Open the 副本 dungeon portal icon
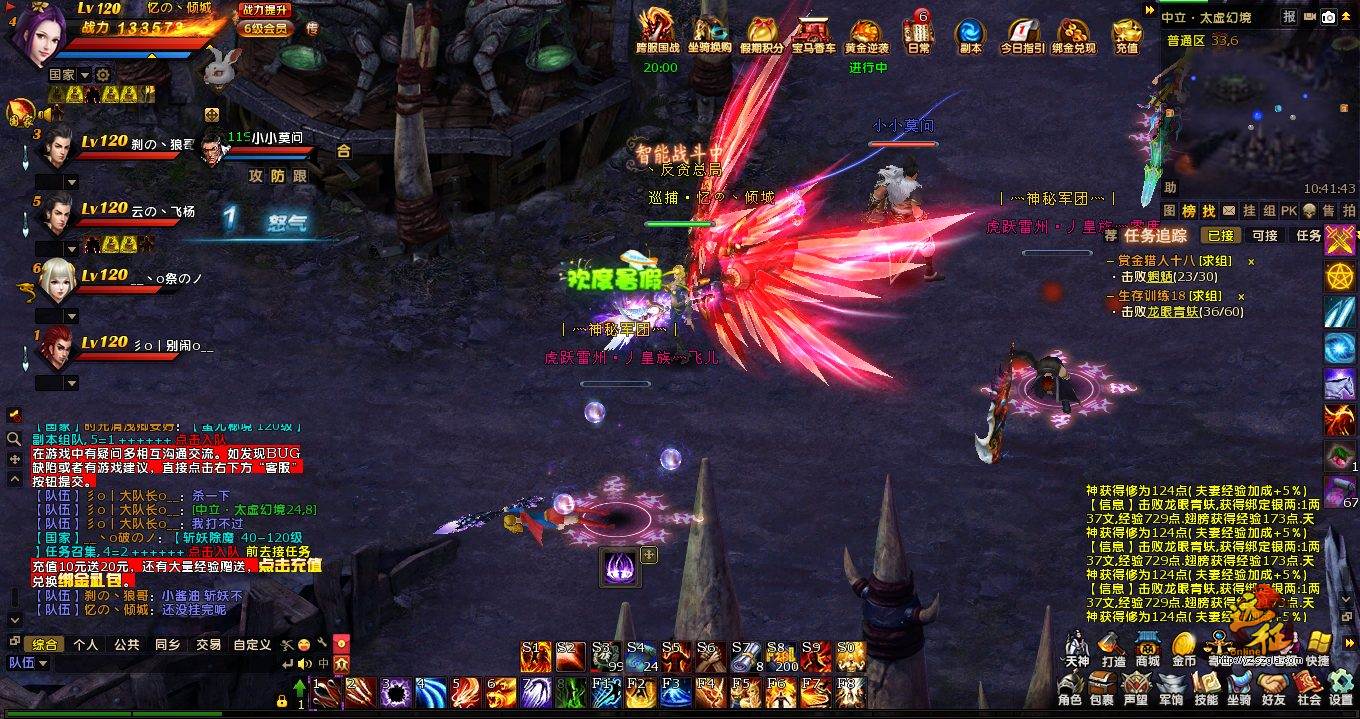1360x719 pixels. pyautogui.click(x=970, y=36)
